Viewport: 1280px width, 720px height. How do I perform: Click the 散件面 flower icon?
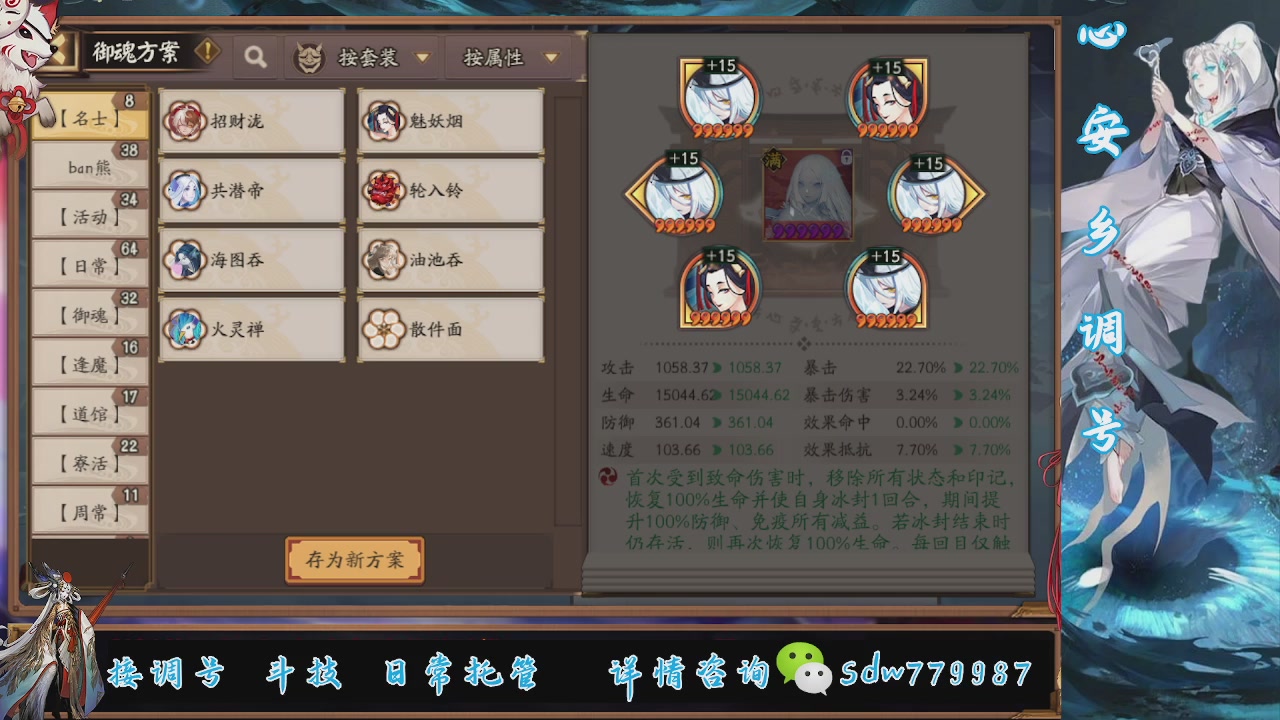384,327
